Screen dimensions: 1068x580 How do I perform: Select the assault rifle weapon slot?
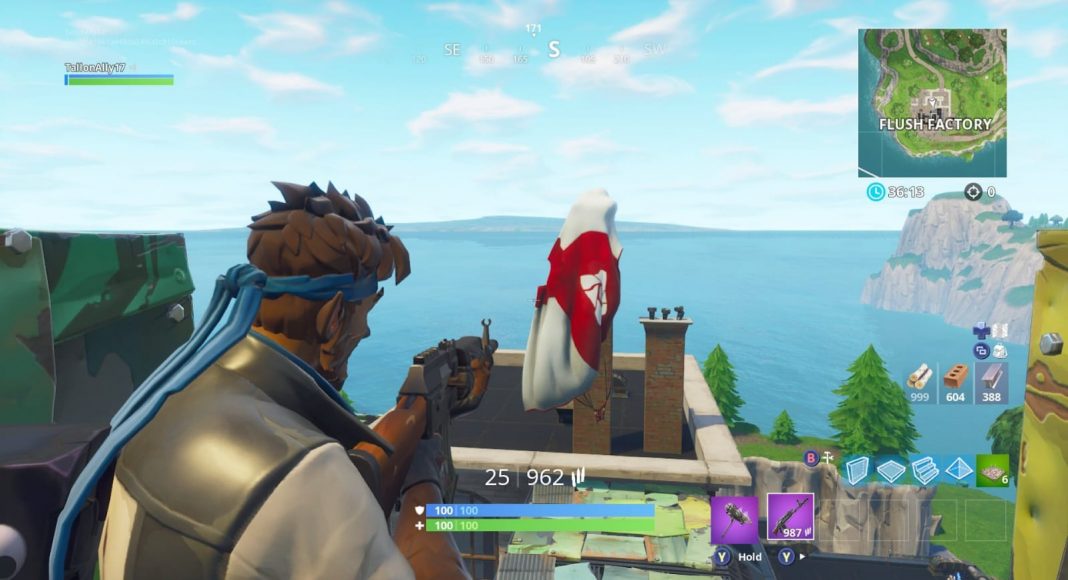click(x=790, y=518)
